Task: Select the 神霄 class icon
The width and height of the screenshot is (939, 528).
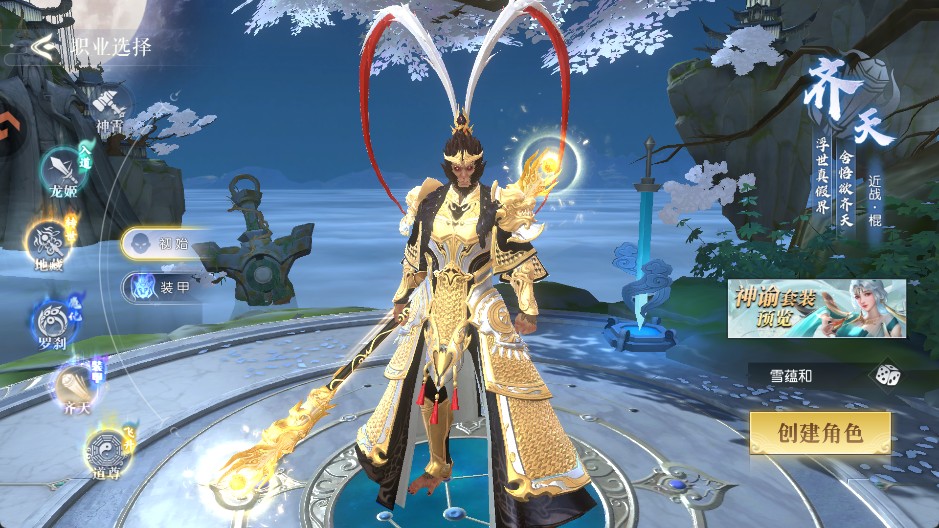Action: coord(108,104)
